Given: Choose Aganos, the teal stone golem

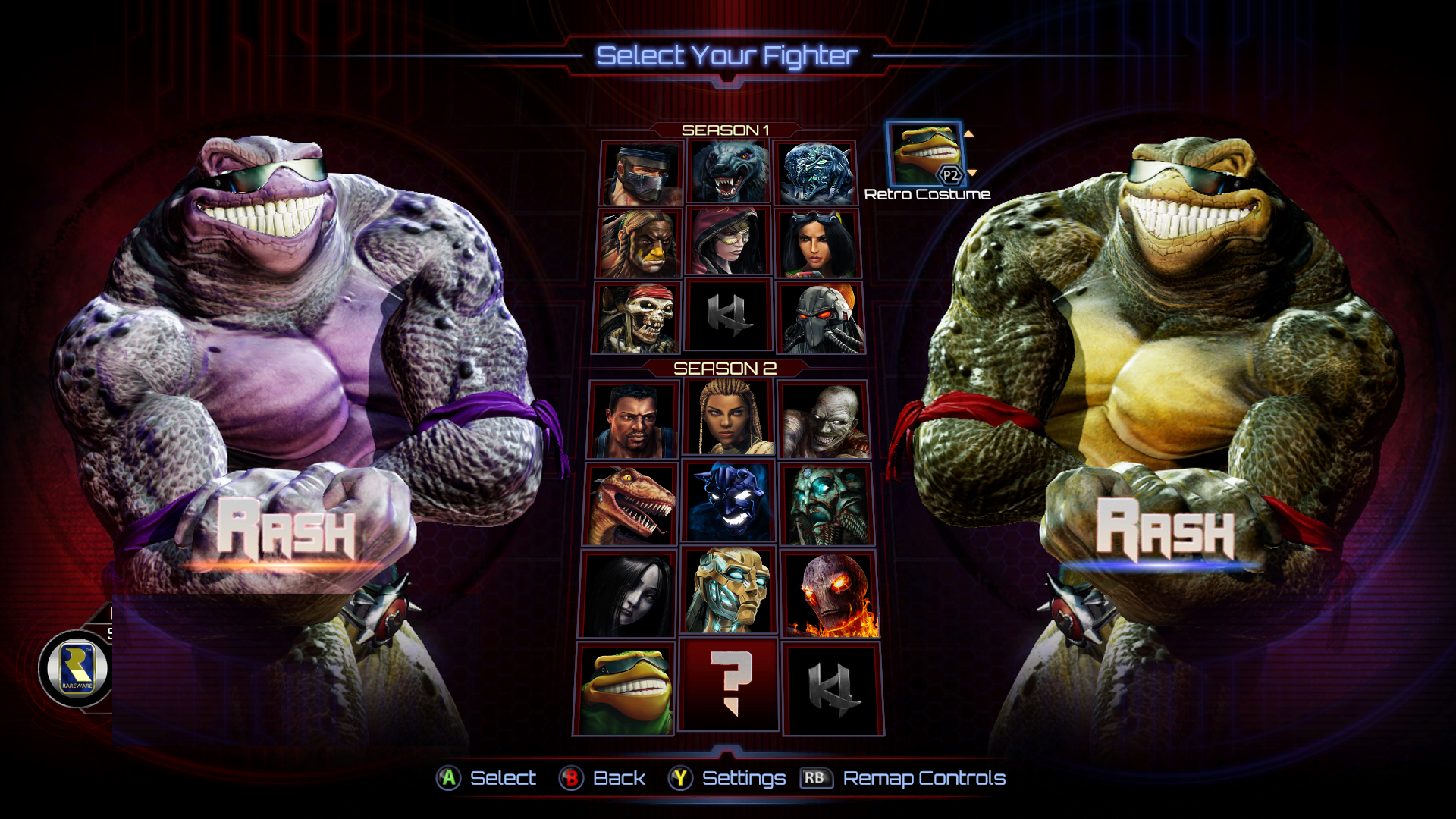Looking at the screenshot, I should (x=827, y=504).
